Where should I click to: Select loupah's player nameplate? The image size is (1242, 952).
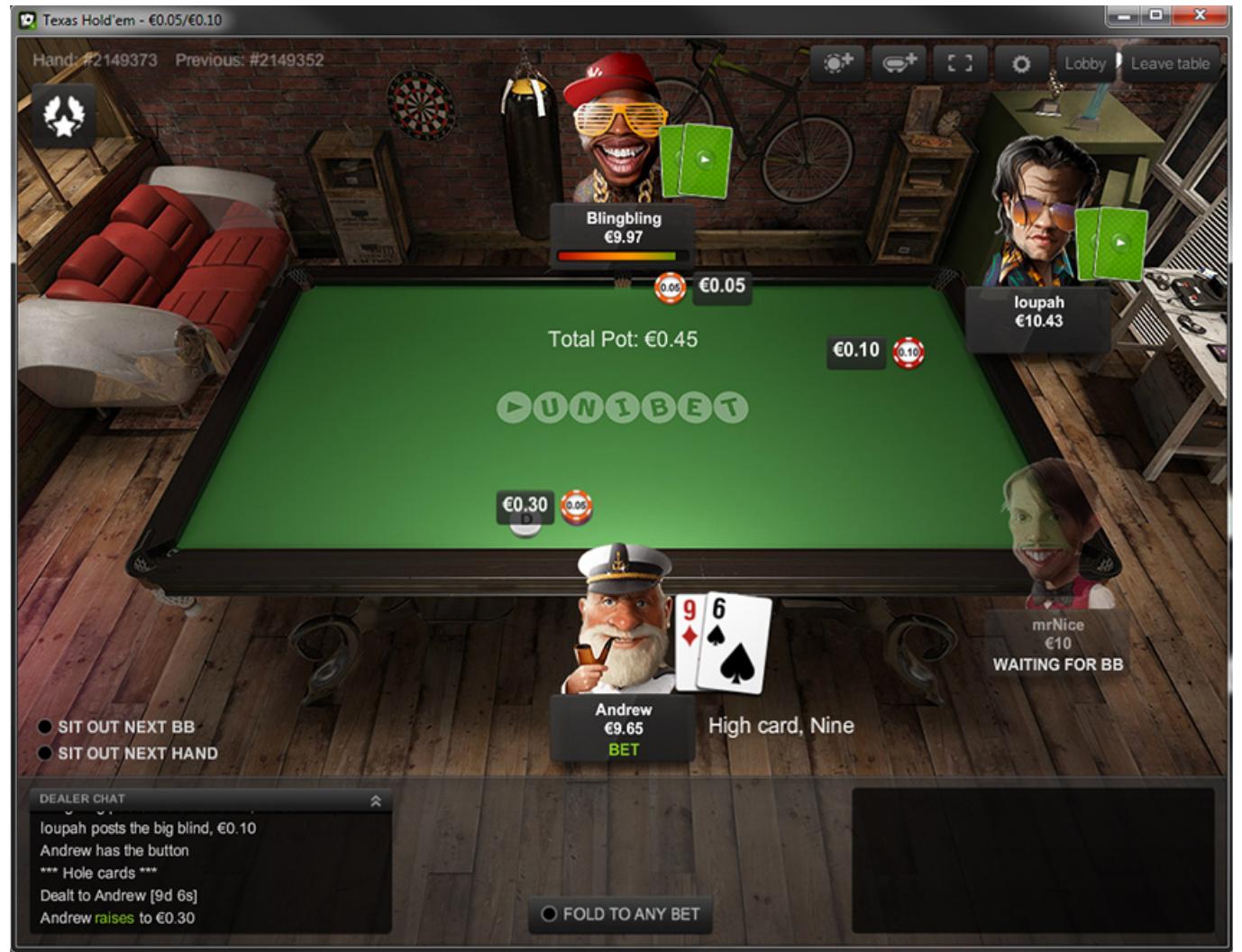(1038, 312)
